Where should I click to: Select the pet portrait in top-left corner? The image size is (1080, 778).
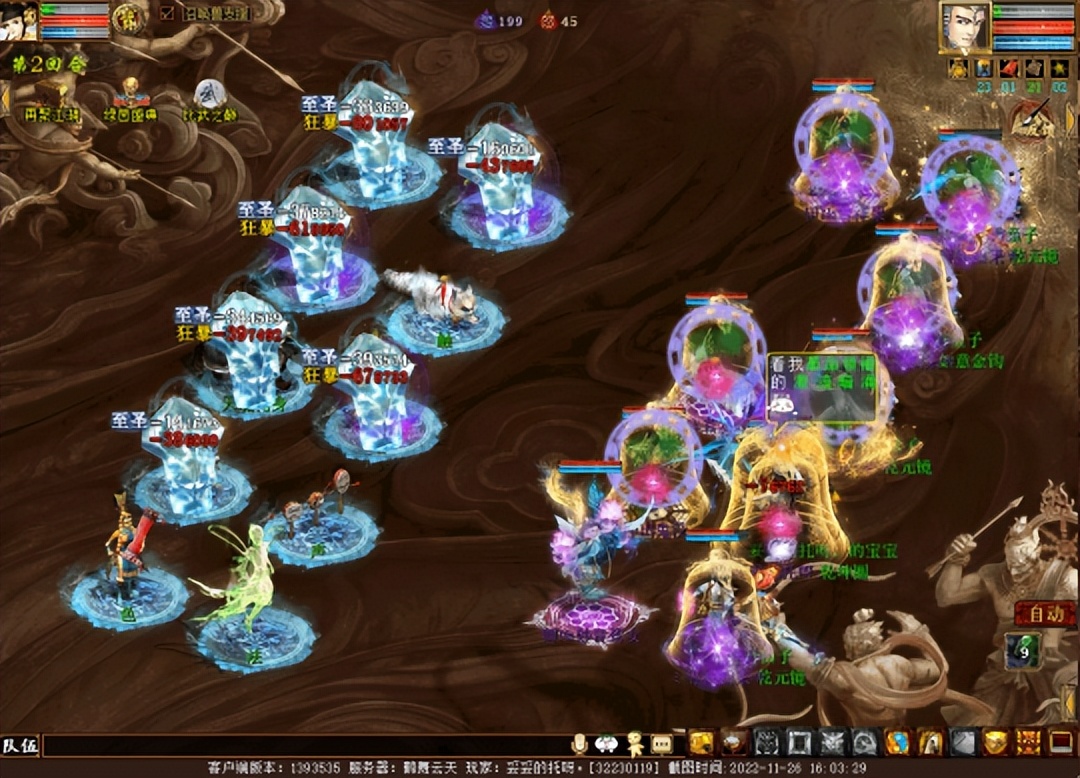pyautogui.click(x=18, y=20)
